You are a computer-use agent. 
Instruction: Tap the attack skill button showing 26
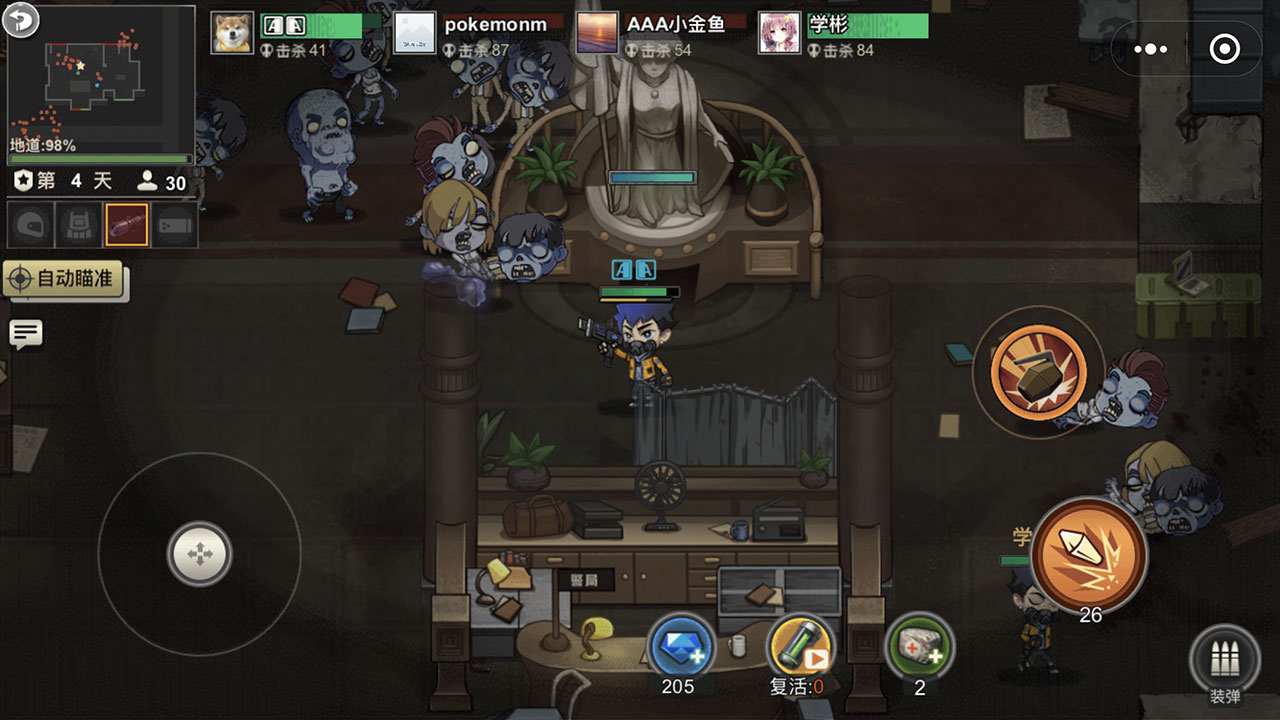click(x=1091, y=550)
